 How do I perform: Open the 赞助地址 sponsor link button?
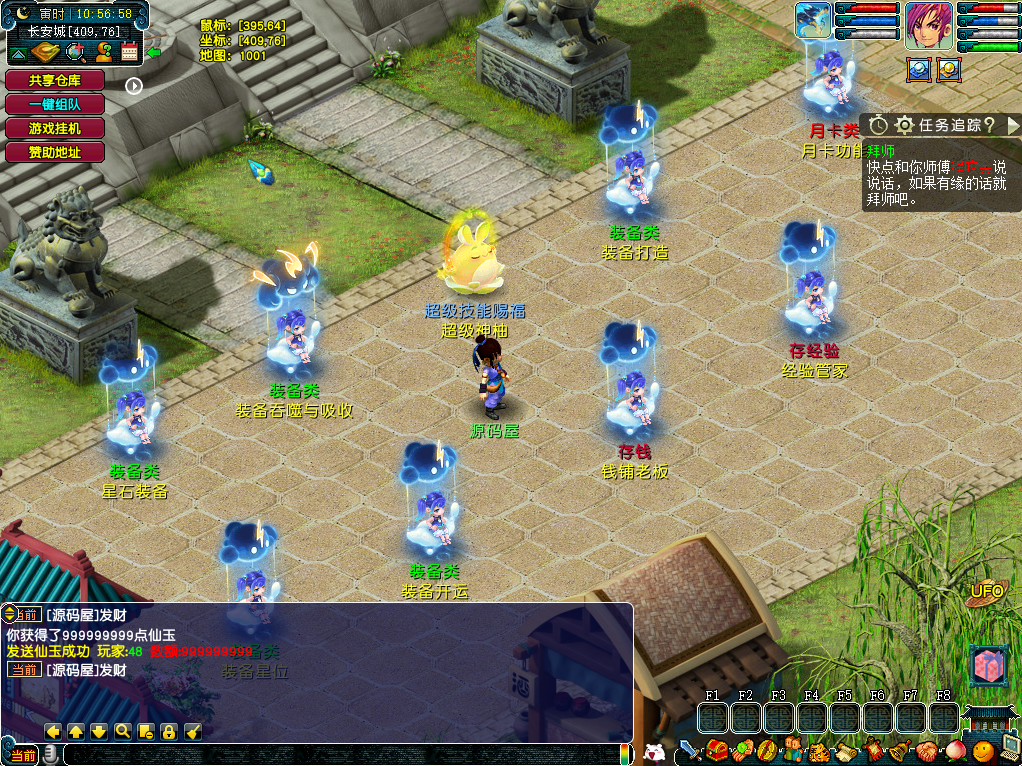point(55,152)
